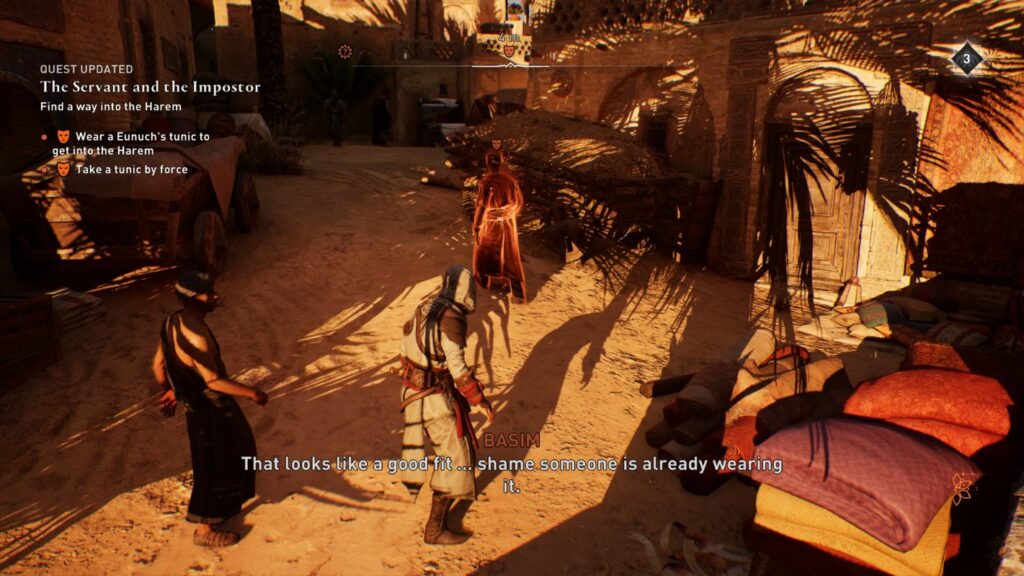This screenshot has width=1024, height=576.
Task: Open The Servant and the Impostor quest
Action: 150,87
